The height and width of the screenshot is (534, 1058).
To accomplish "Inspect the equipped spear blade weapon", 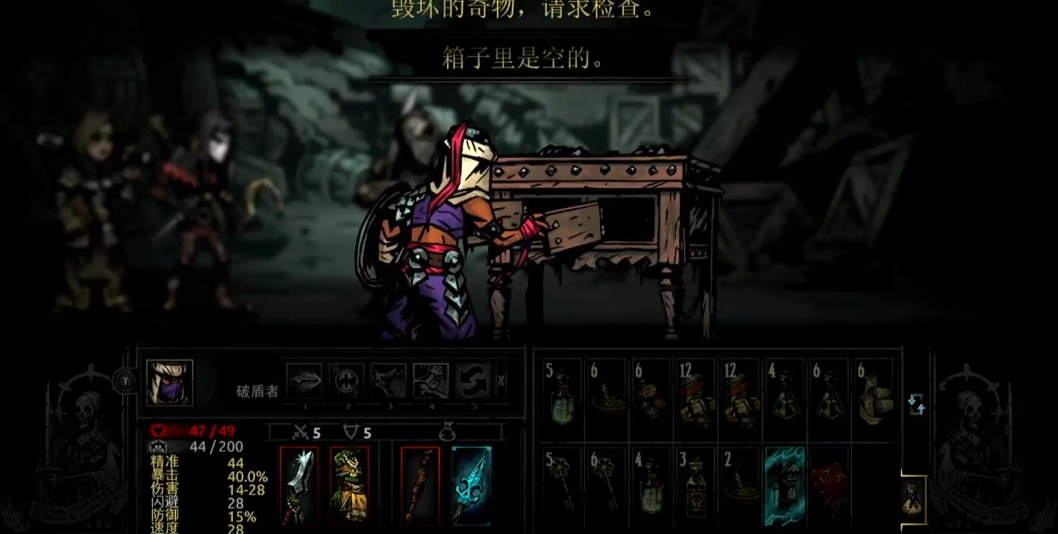I will click(299, 485).
